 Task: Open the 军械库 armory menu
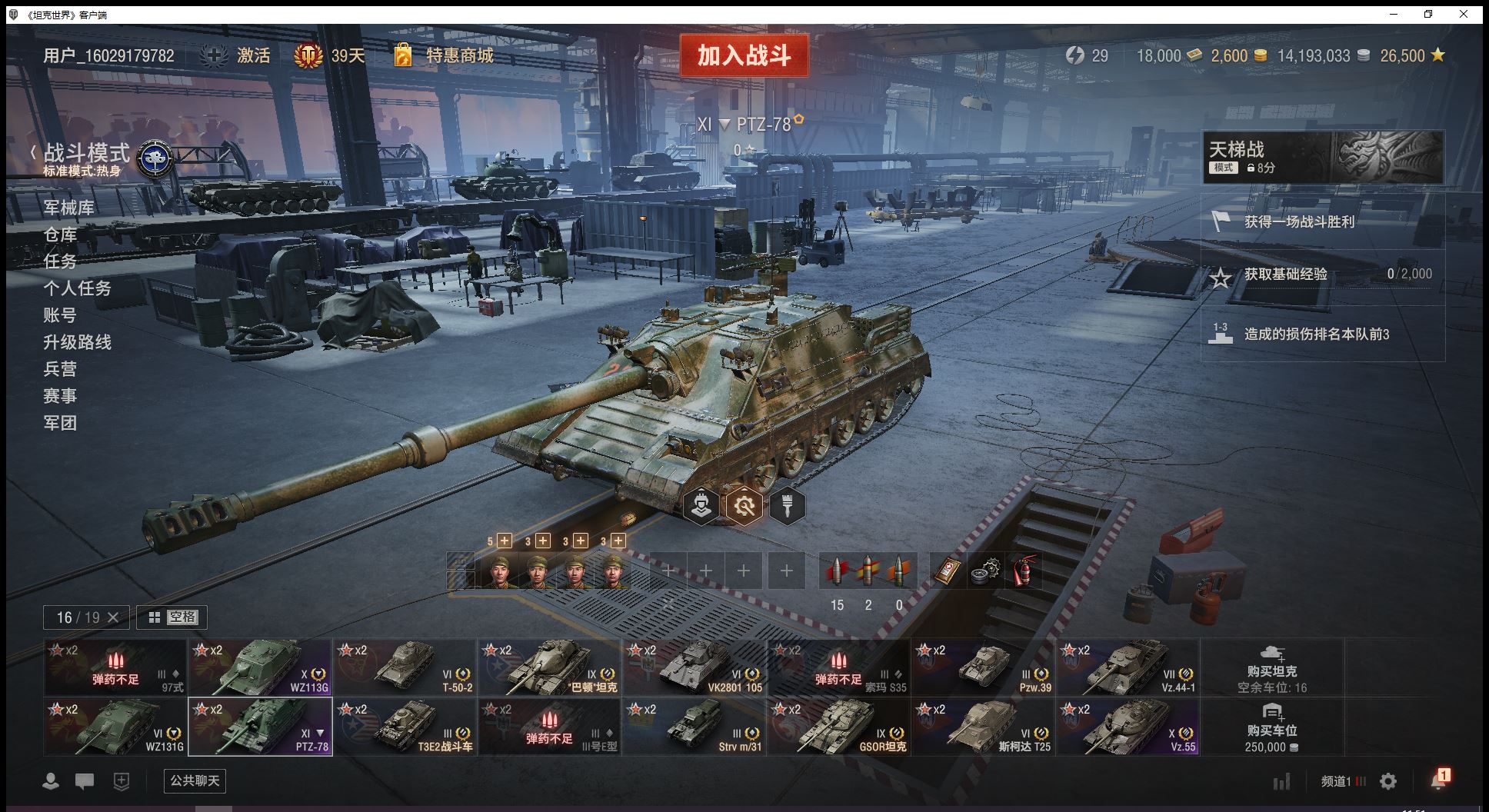point(68,208)
